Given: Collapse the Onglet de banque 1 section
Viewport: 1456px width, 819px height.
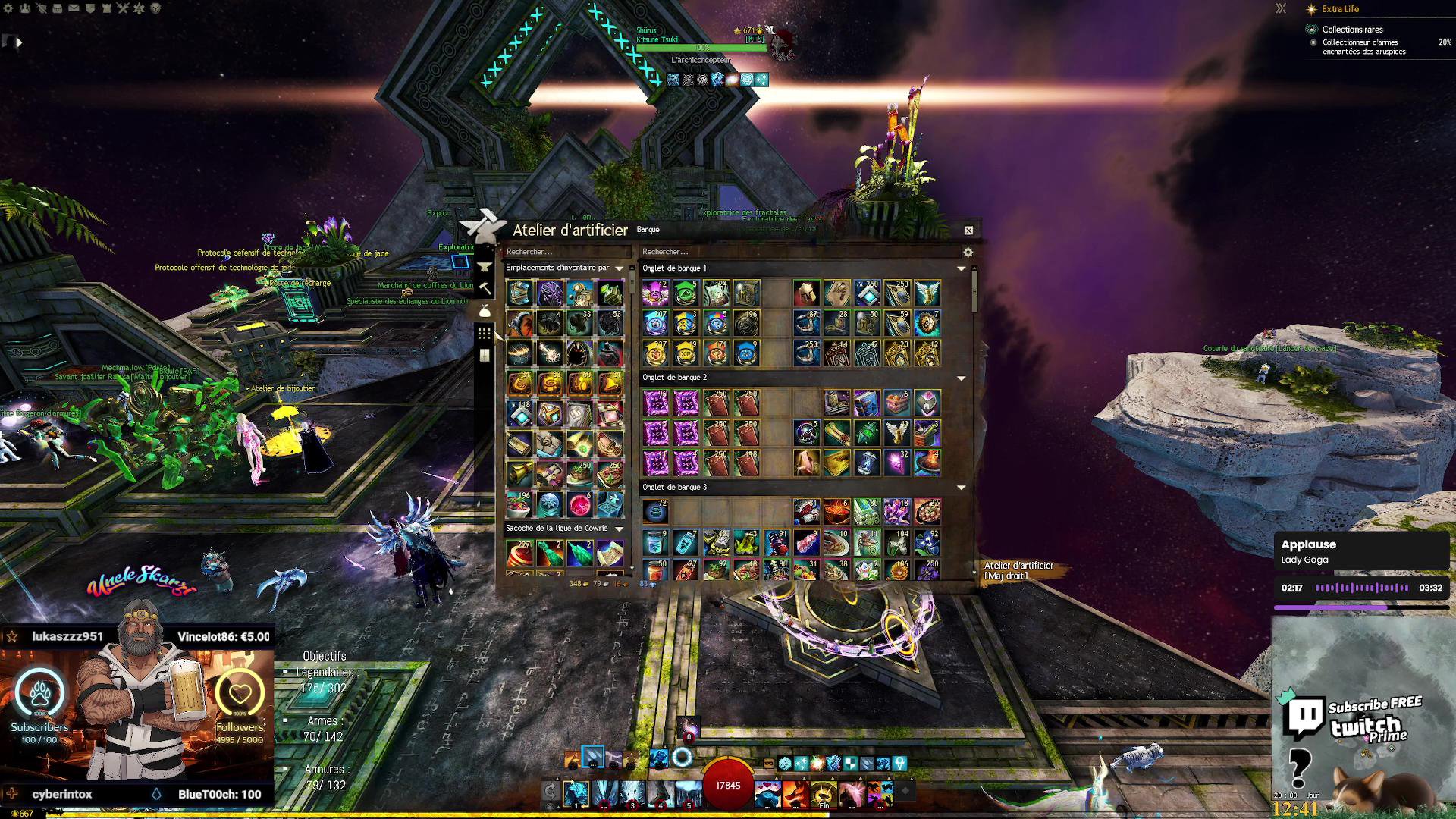Looking at the screenshot, I should (961, 268).
